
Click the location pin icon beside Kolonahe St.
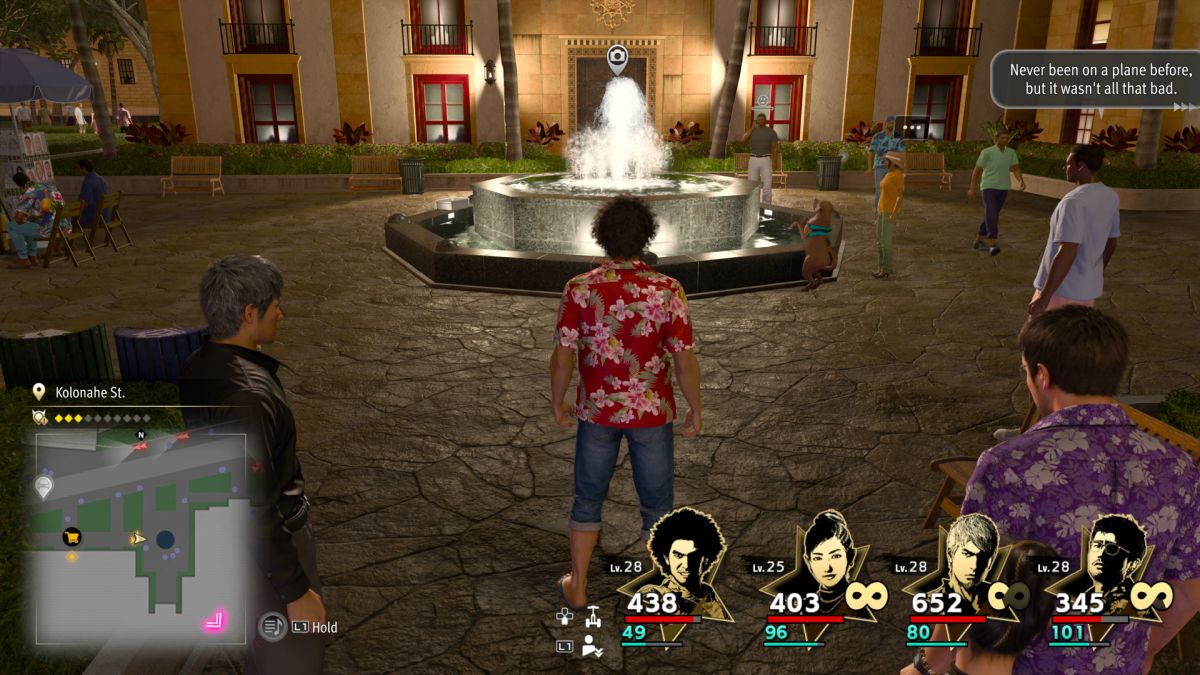point(39,392)
